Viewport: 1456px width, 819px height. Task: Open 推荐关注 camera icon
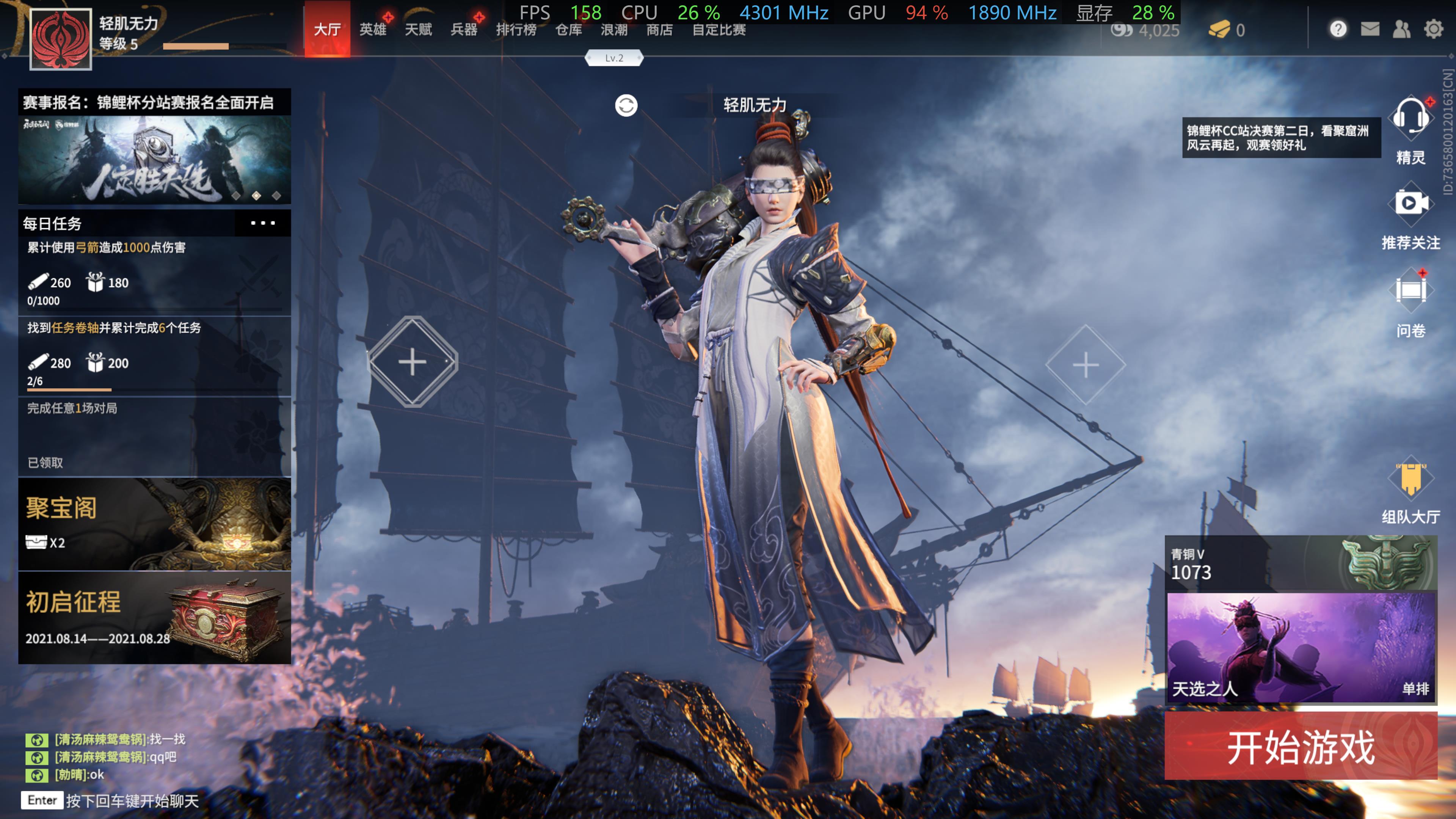point(1411,204)
